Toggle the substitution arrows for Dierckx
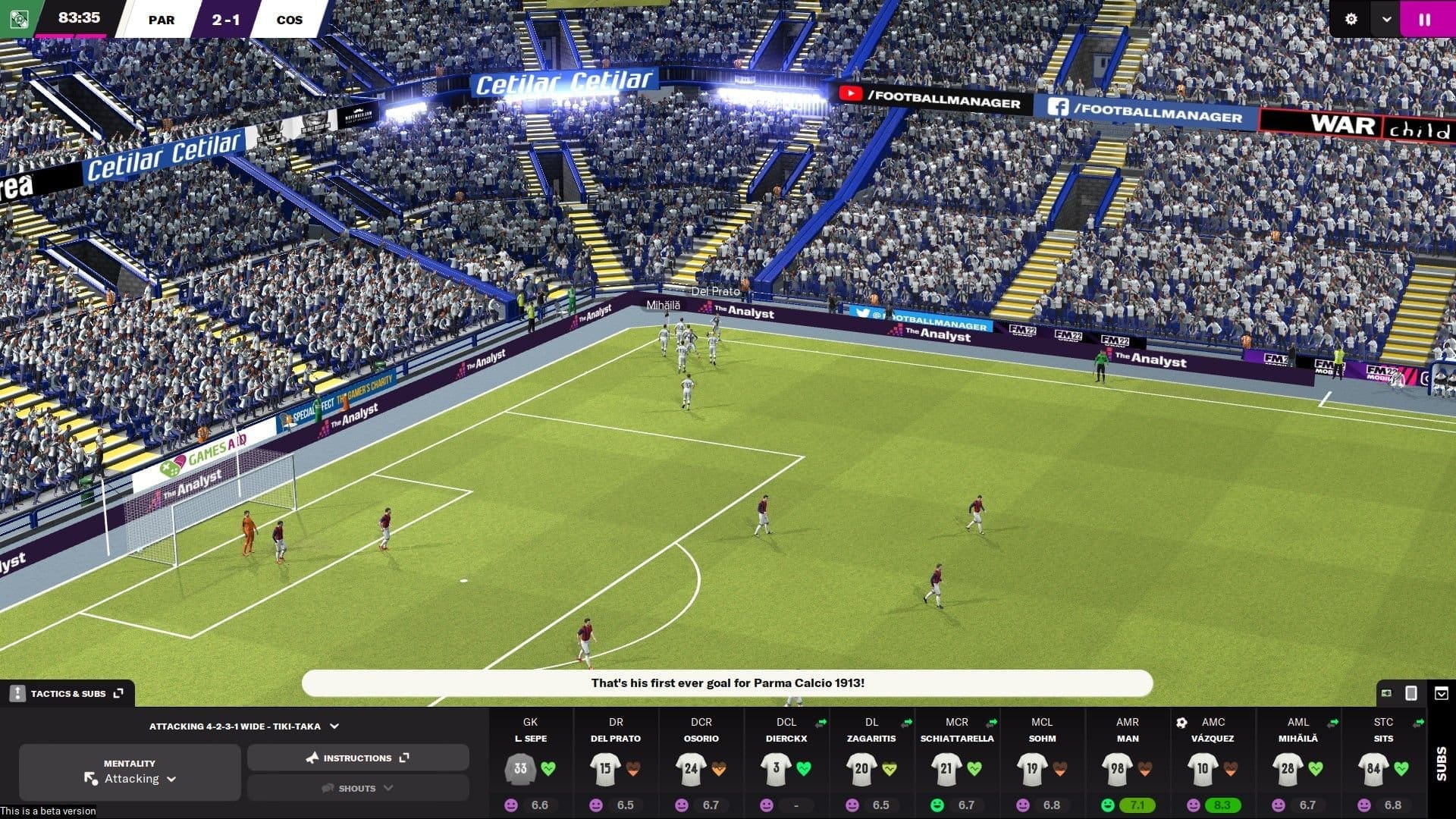Viewport: 1456px width, 819px height. [x=821, y=722]
